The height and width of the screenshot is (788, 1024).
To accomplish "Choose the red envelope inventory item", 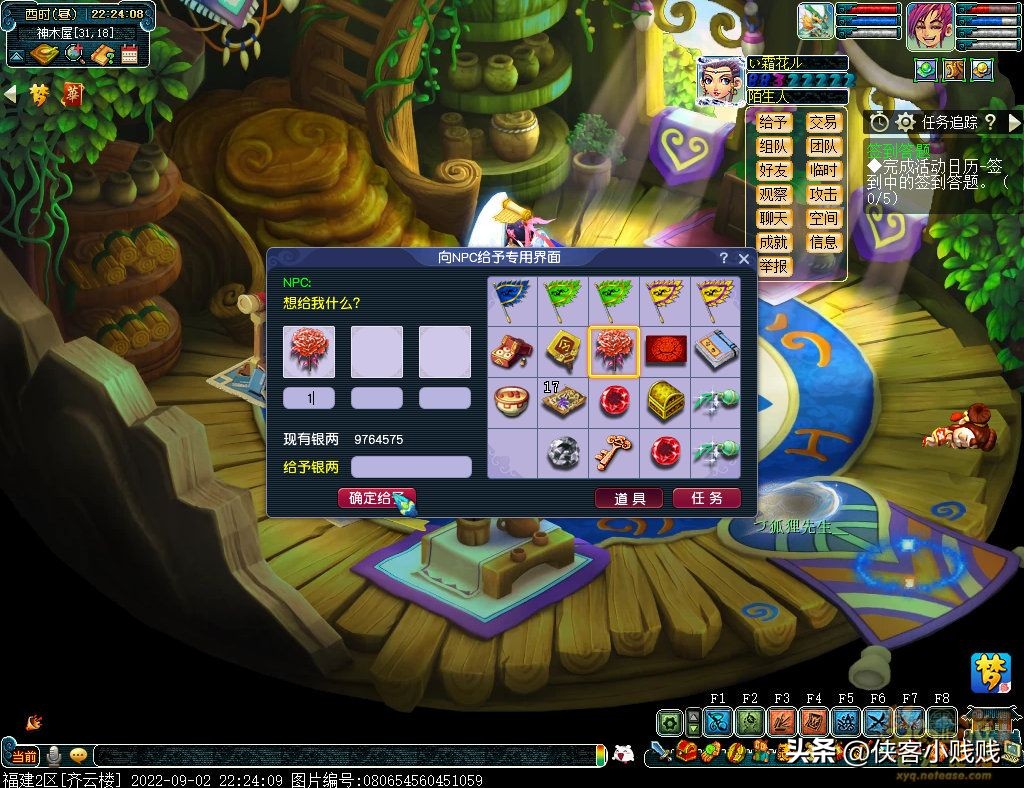I will point(664,350).
